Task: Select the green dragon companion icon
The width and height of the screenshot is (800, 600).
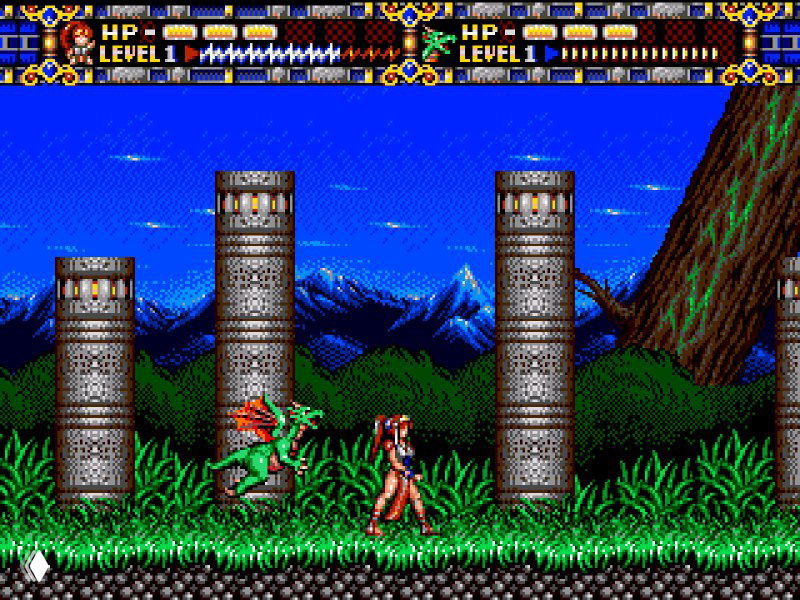Action: [437, 42]
